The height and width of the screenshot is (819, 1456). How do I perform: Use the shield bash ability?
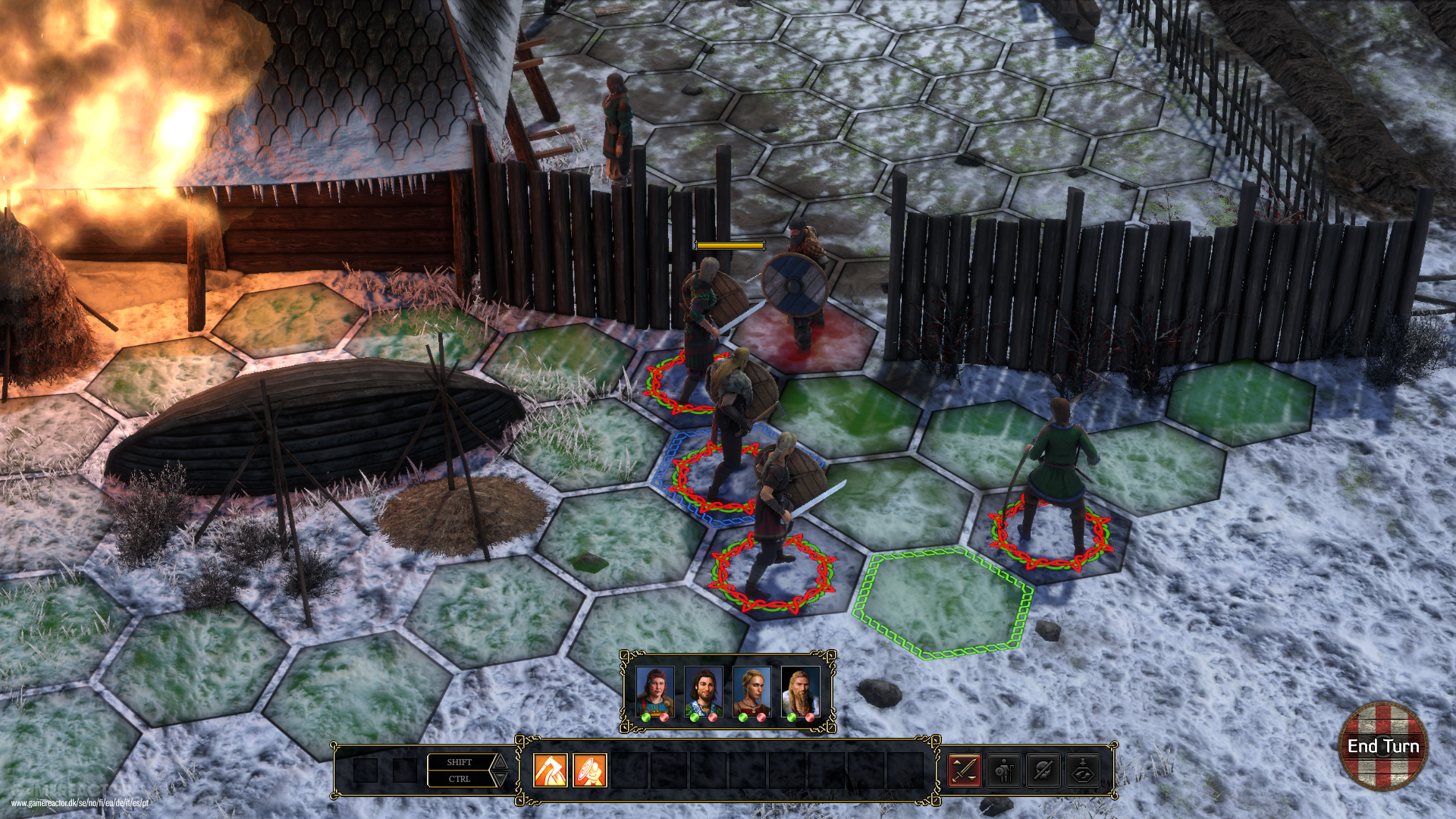tap(589, 770)
